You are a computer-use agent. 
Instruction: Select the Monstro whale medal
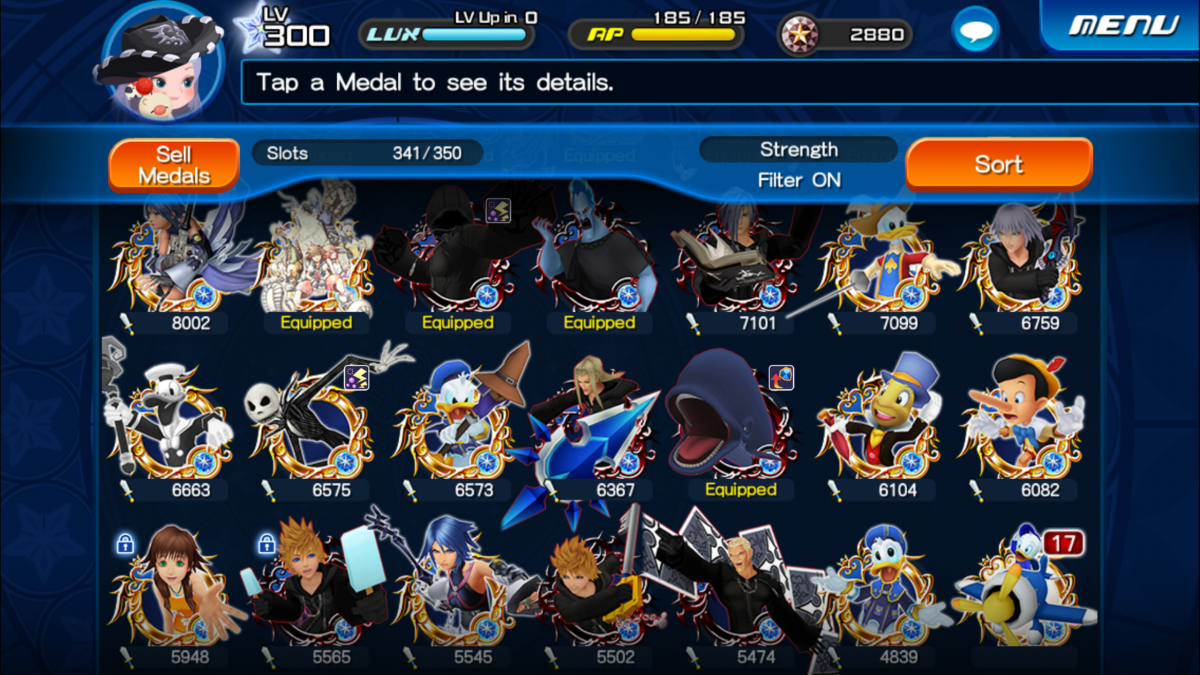pos(738,425)
